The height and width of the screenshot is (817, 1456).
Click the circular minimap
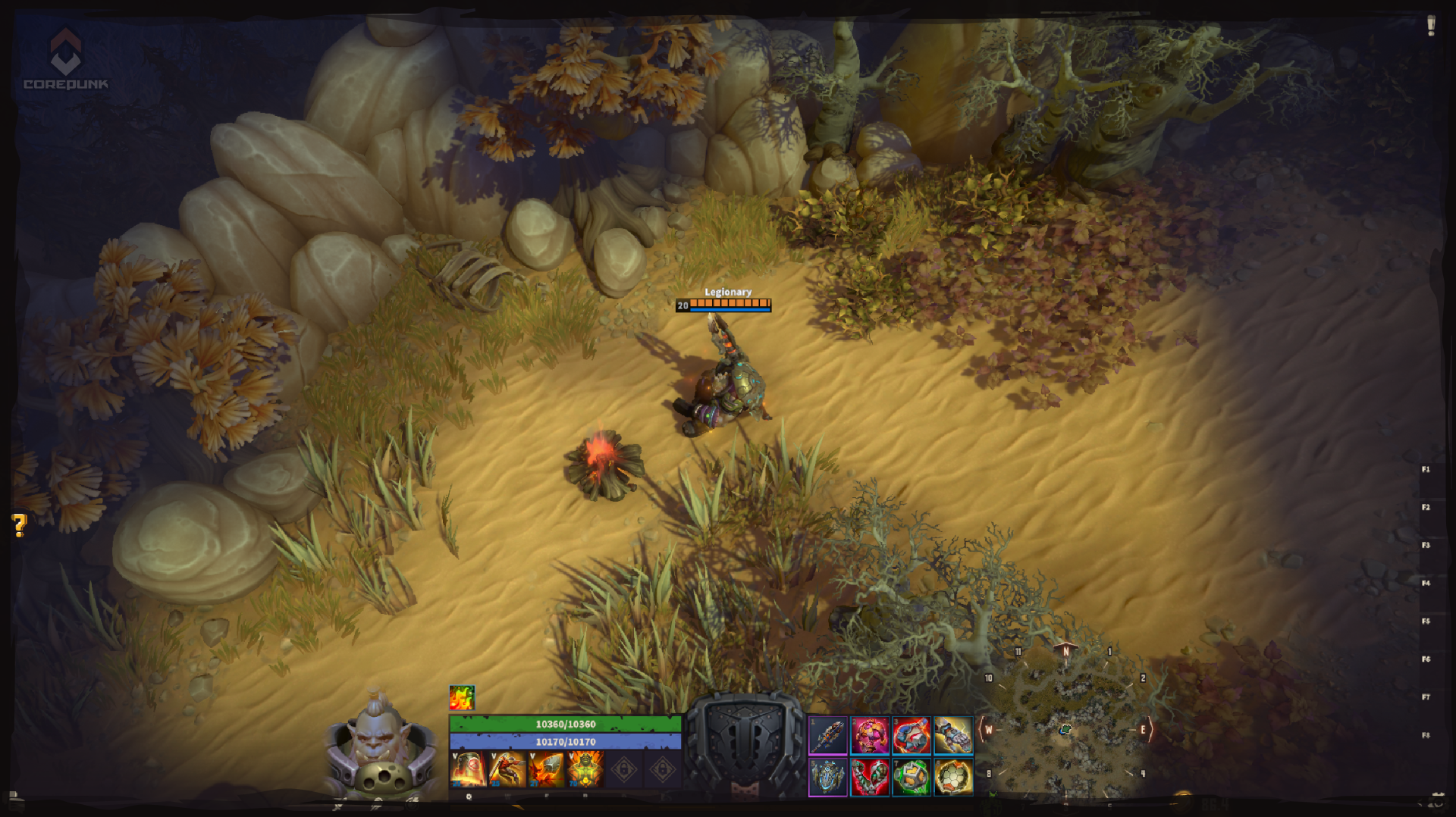click(x=1065, y=728)
